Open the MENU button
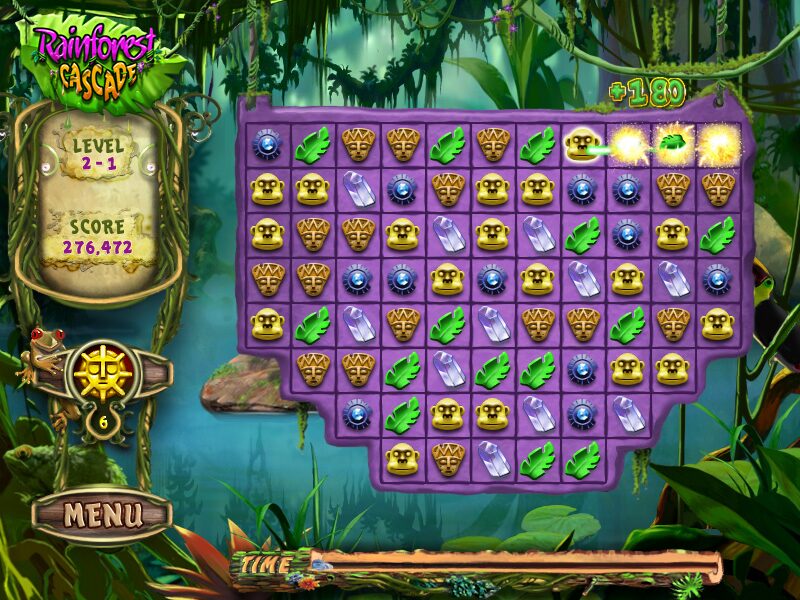The width and height of the screenshot is (800, 600). tap(102, 515)
